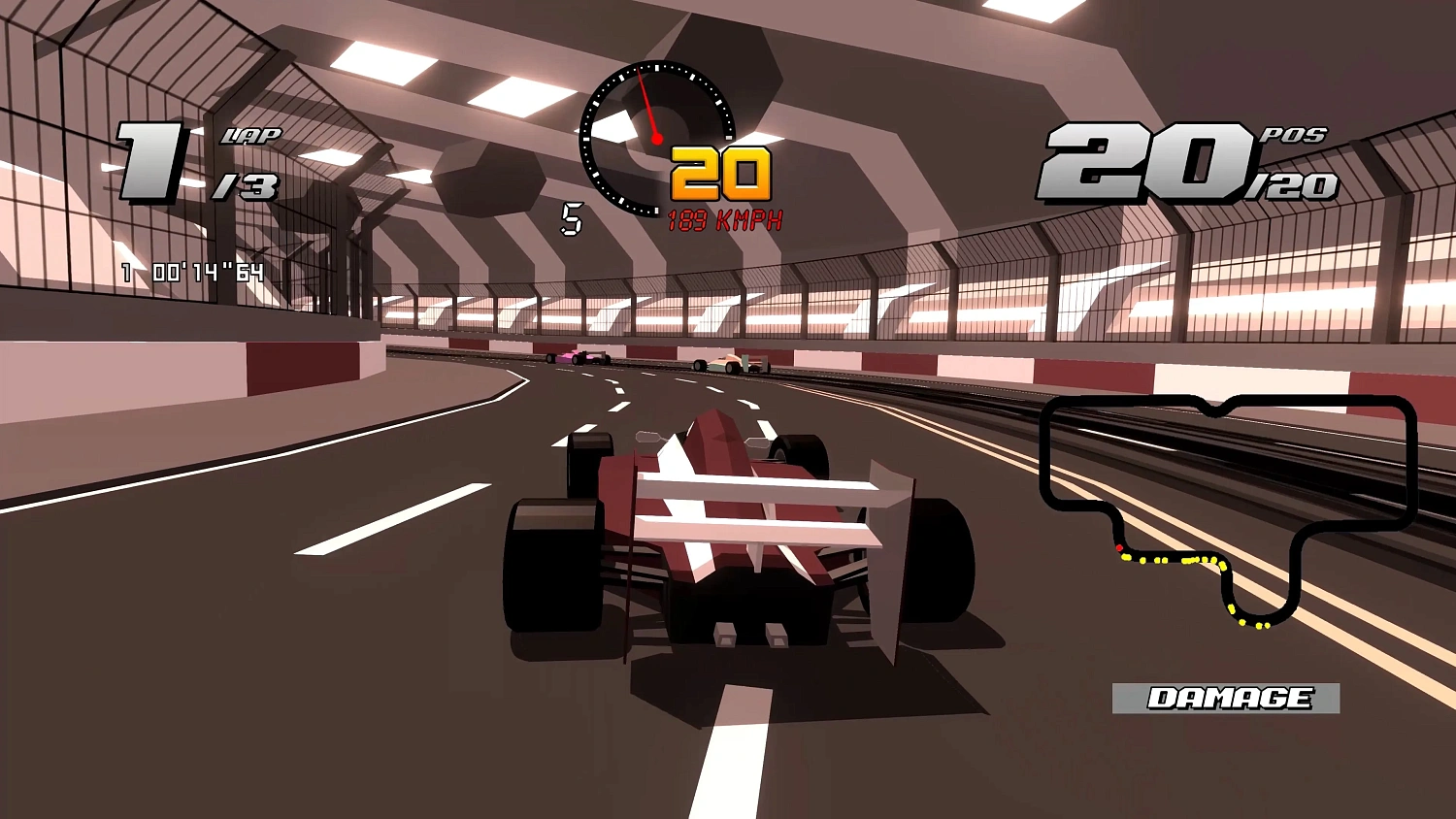
Task: Toggle the lap timer display 00'14"64
Action: [x=190, y=273]
